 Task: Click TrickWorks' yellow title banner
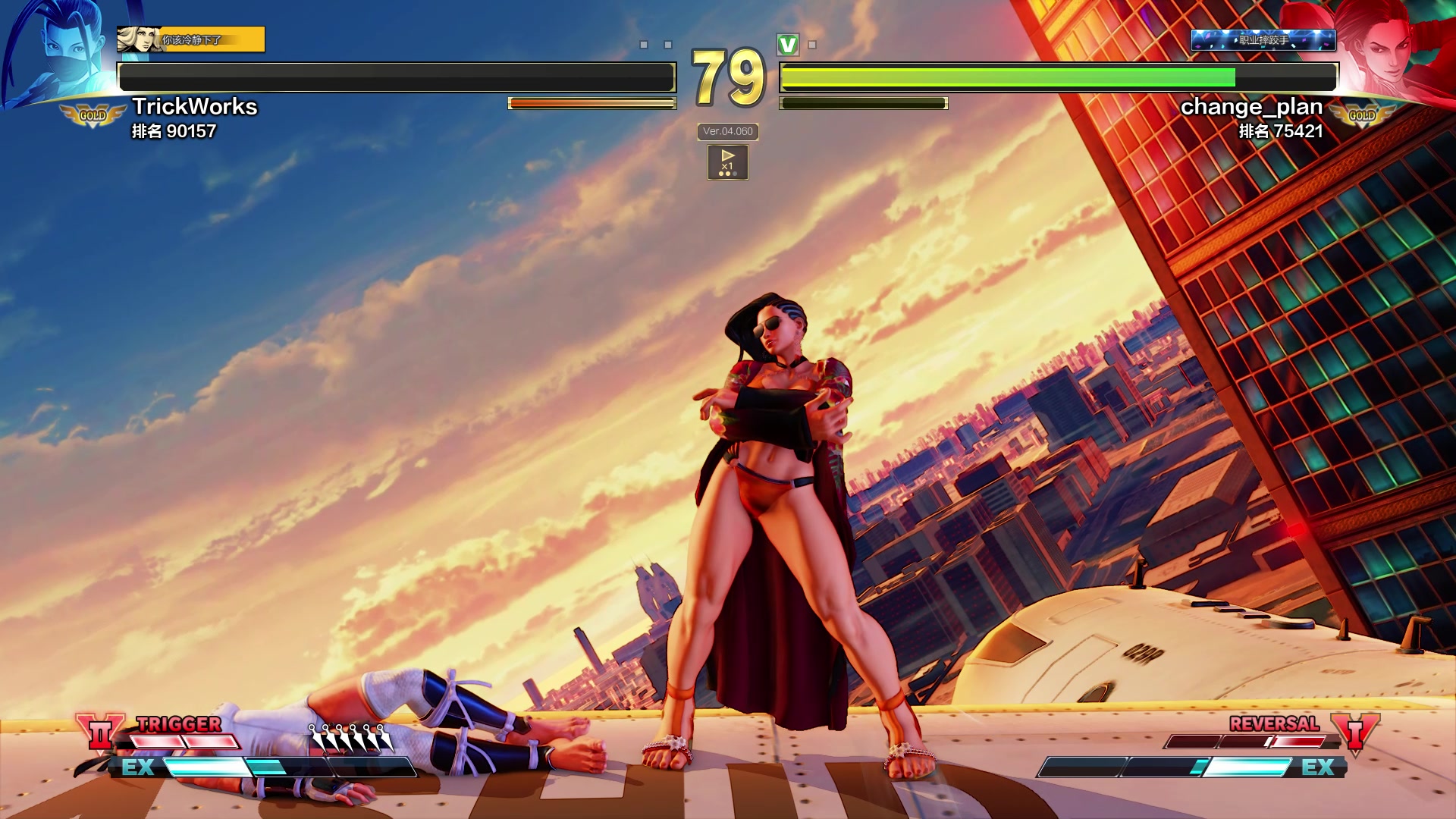pyautogui.click(x=191, y=39)
